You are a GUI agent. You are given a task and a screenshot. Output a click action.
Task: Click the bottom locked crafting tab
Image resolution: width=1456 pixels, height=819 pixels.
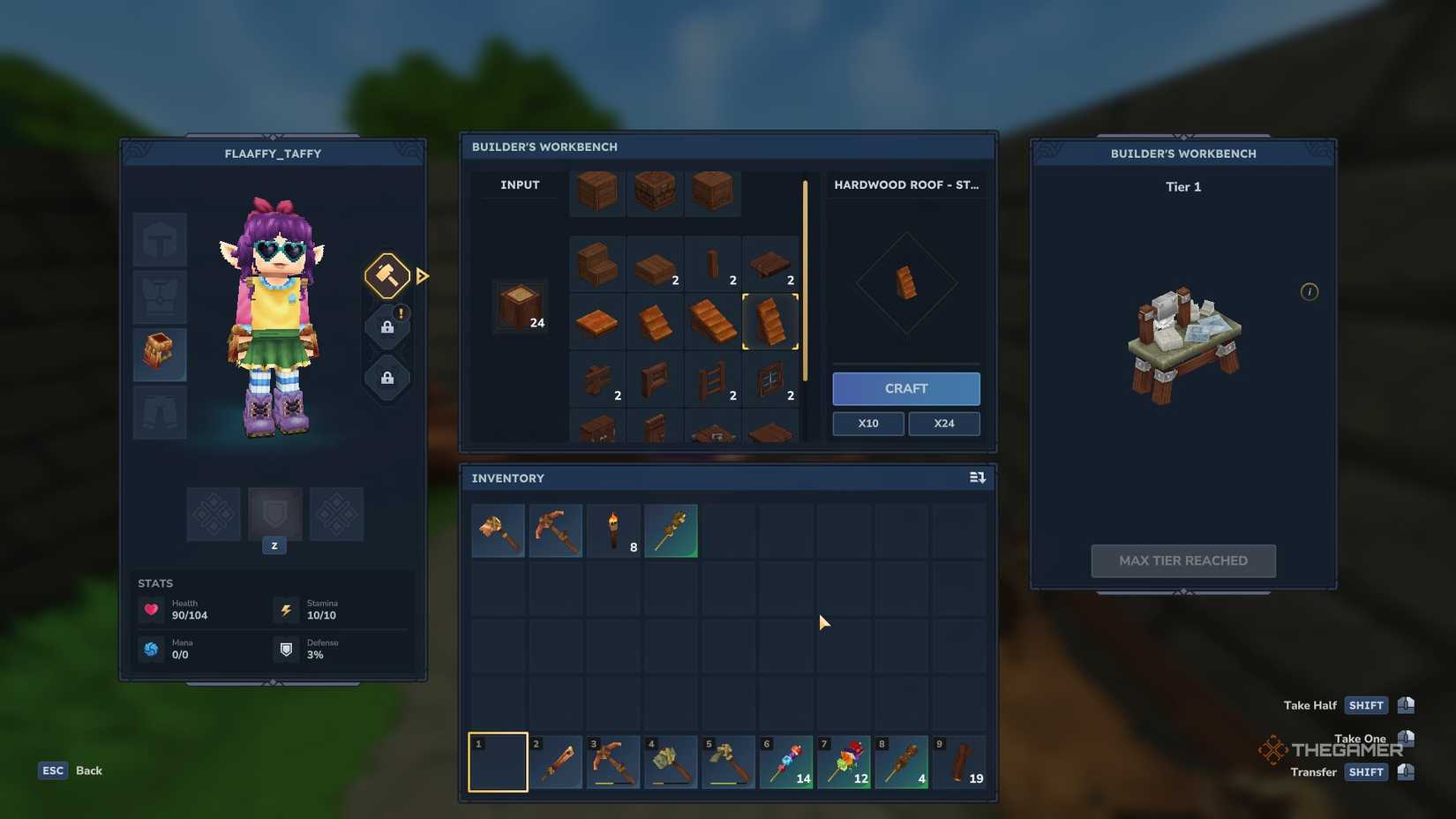click(387, 379)
